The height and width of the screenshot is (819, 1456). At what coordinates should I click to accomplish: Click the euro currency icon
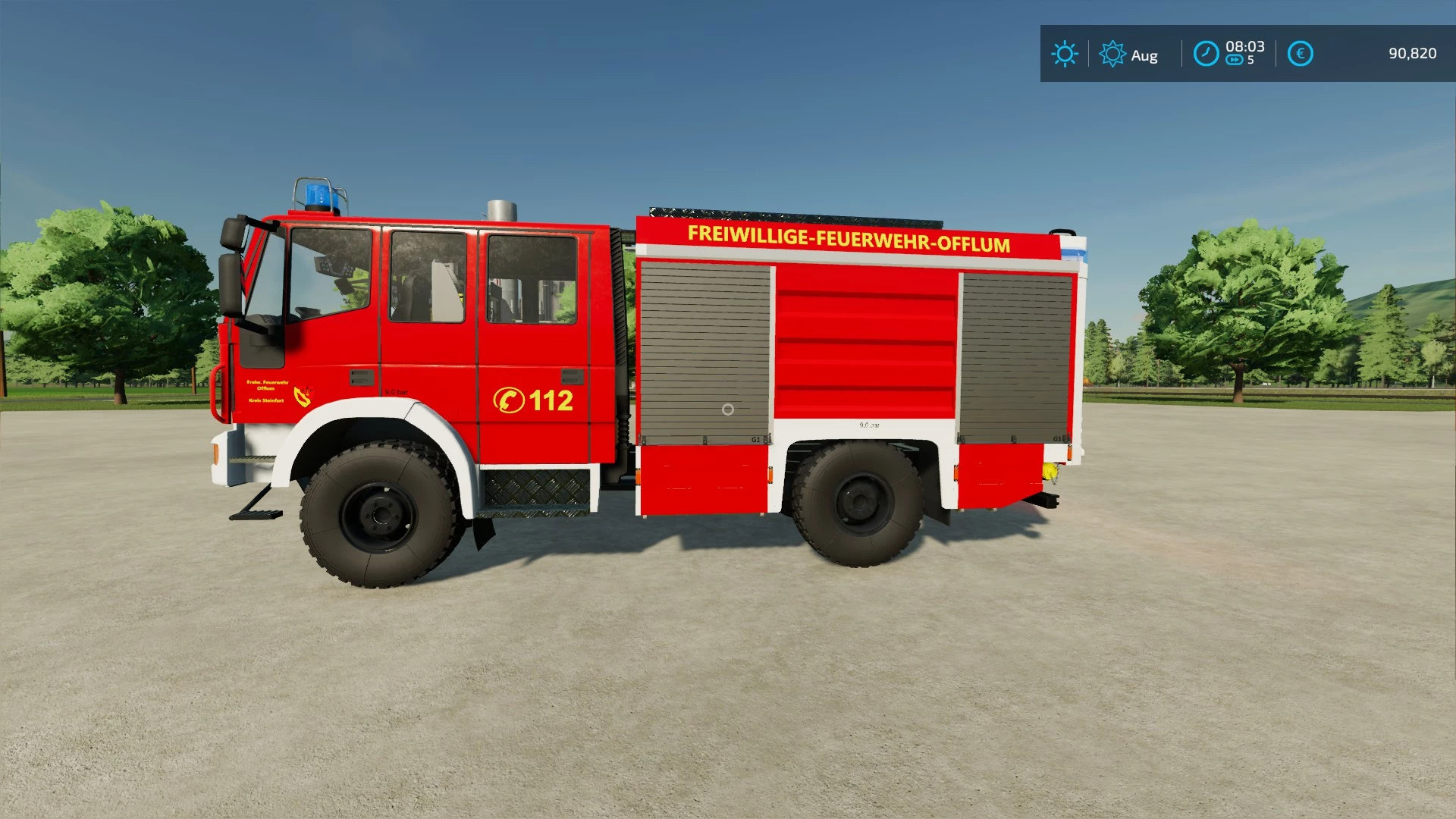click(1299, 54)
